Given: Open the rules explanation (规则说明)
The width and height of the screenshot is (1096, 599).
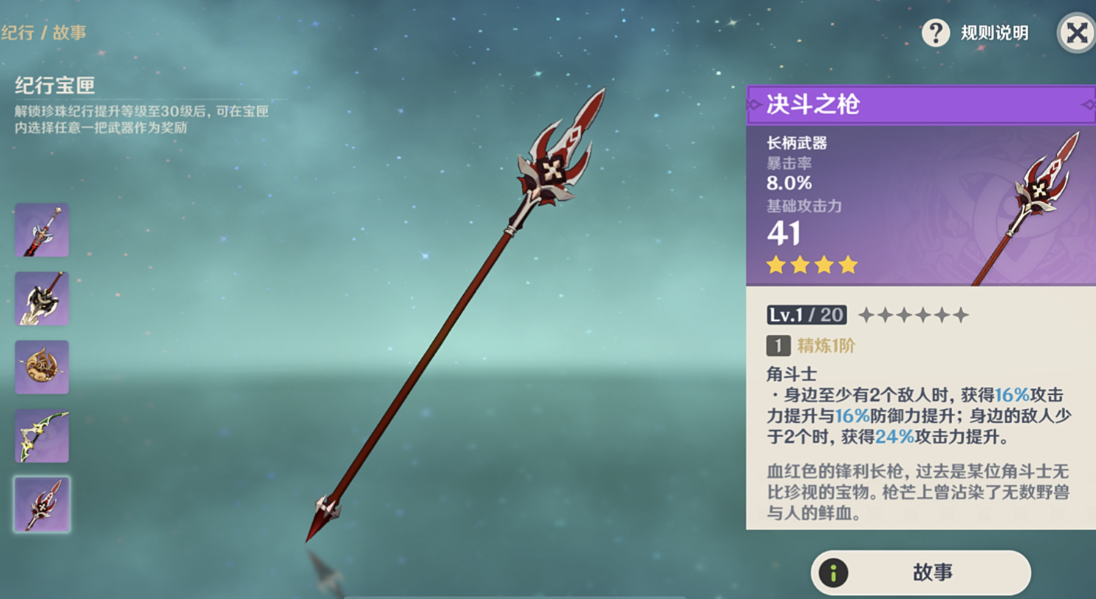Looking at the screenshot, I should (x=975, y=33).
